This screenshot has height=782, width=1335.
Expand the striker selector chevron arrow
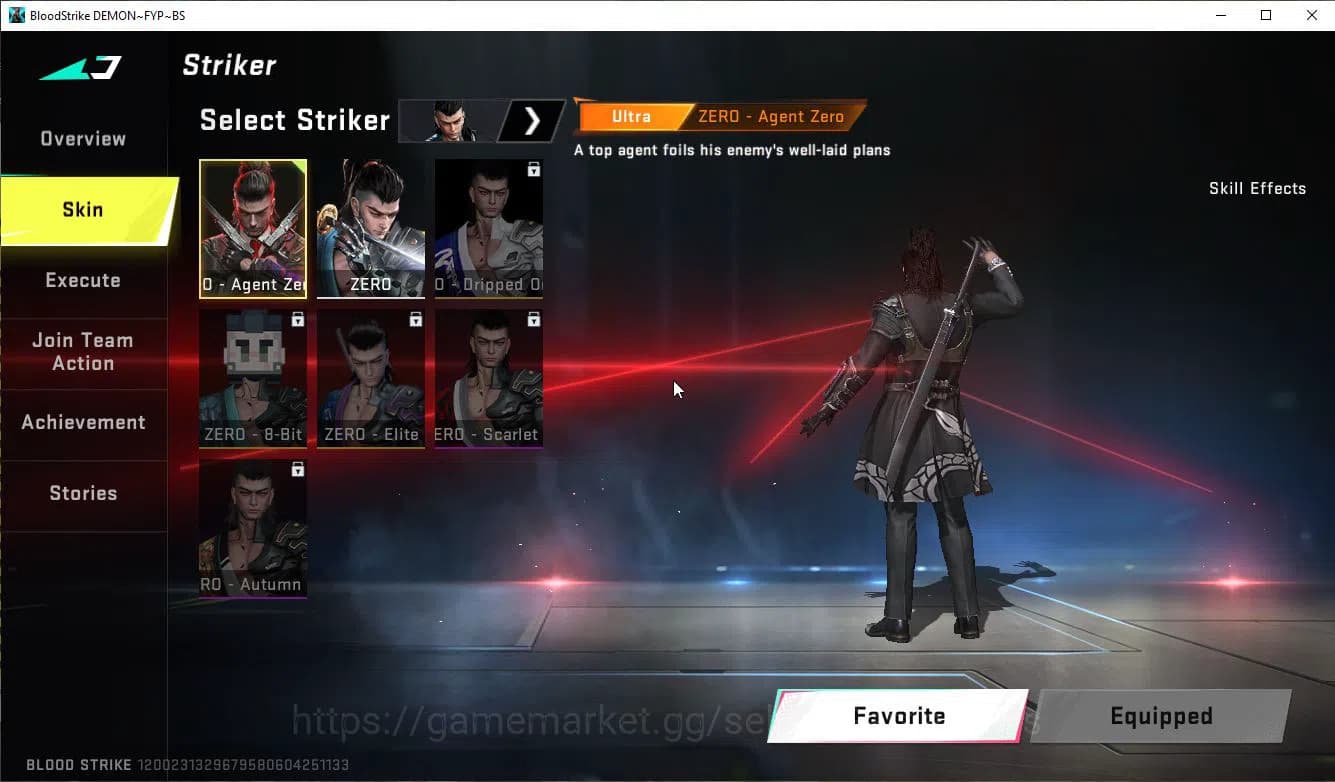(531, 120)
